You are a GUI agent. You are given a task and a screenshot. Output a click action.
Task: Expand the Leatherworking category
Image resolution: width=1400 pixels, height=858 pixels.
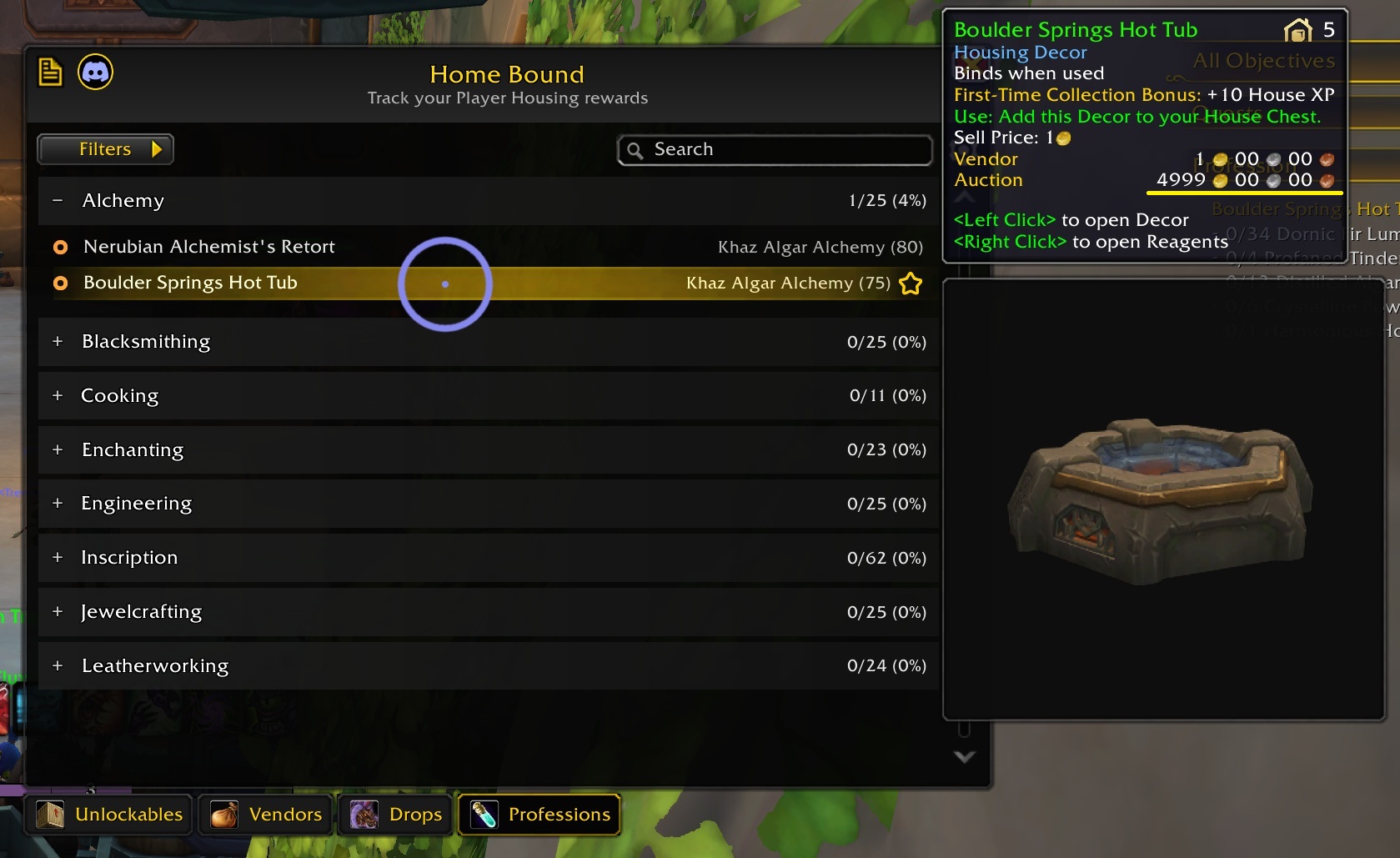[x=58, y=666]
